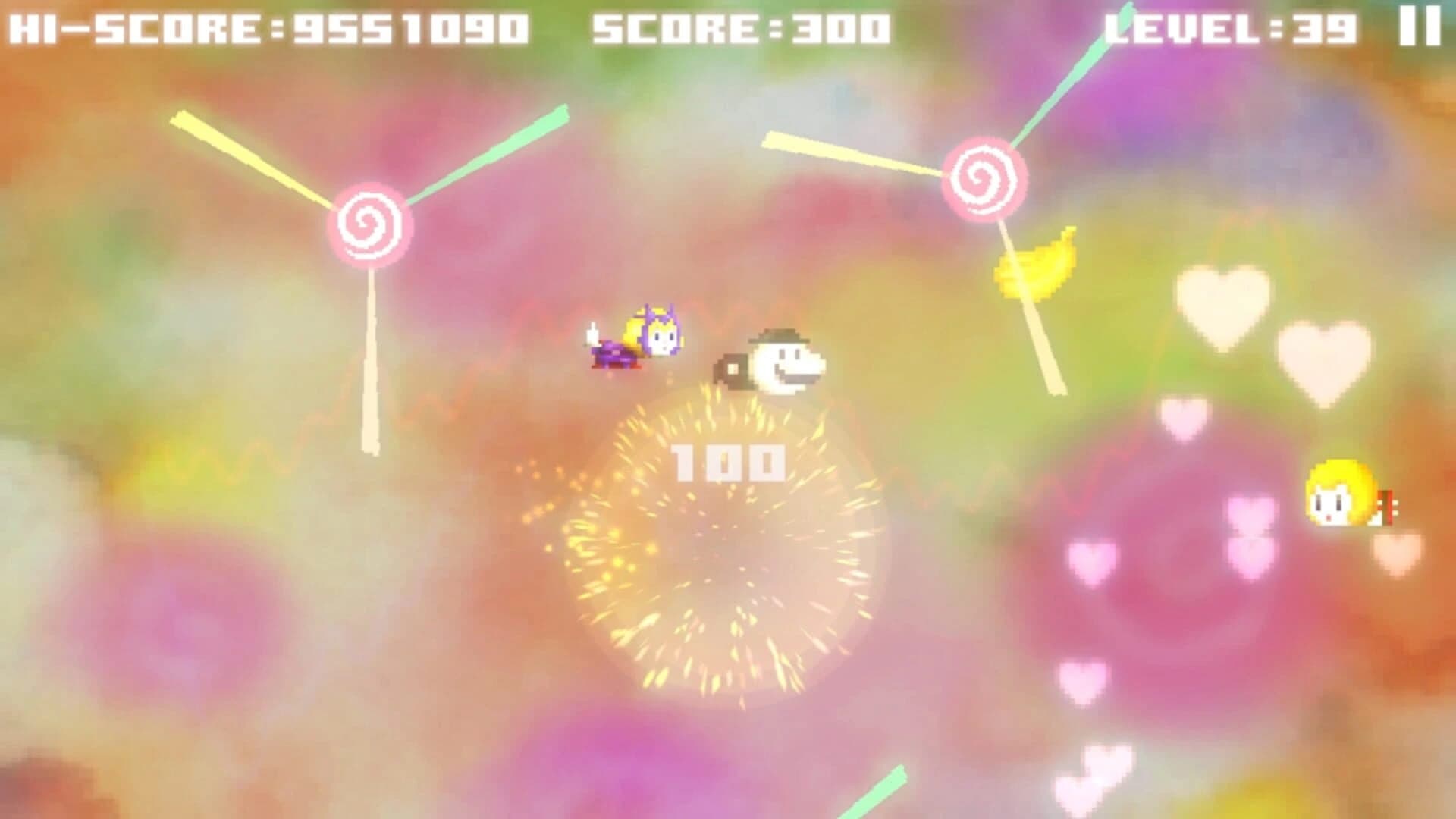Click the yellow beam extending from the left lollipop
1456x819 pixels.
tap(250, 159)
